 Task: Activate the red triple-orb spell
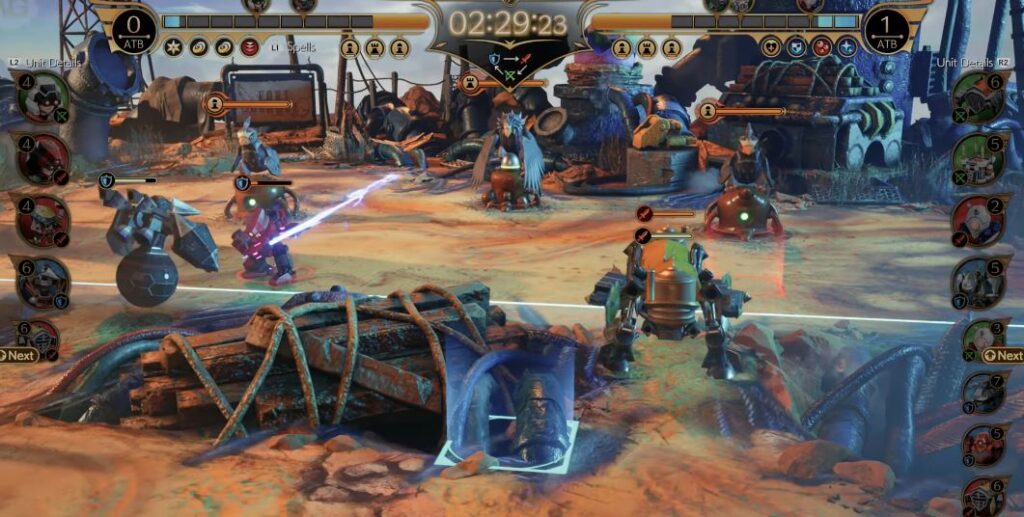tap(821, 47)
